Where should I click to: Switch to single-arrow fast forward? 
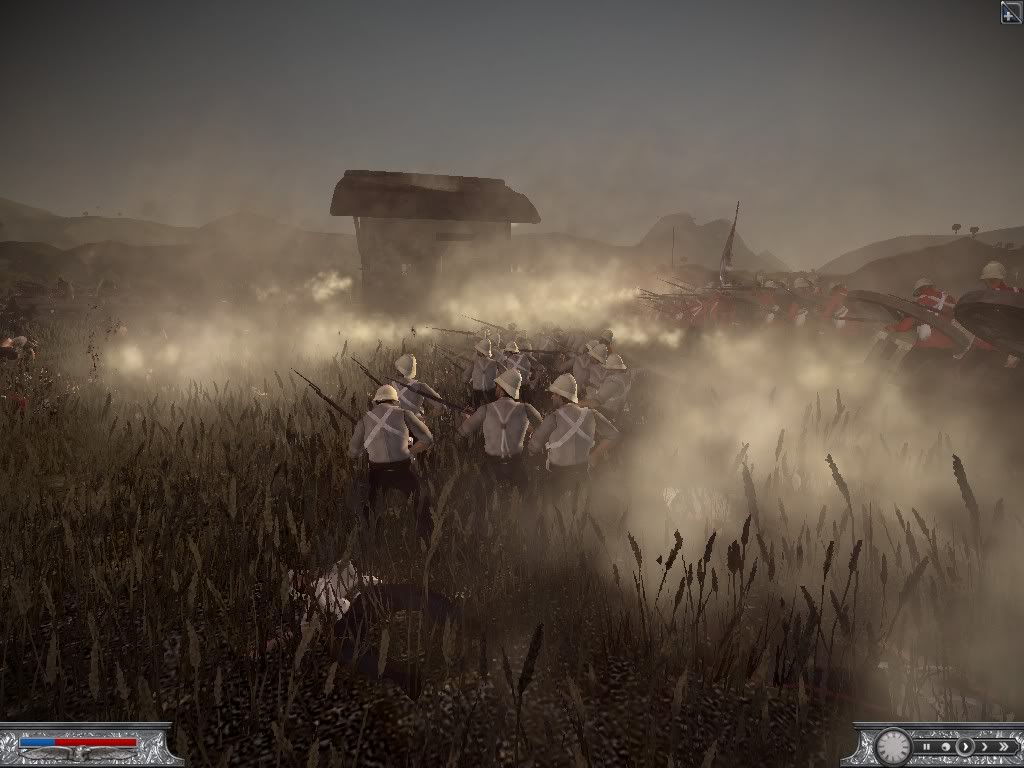[984, 746]
